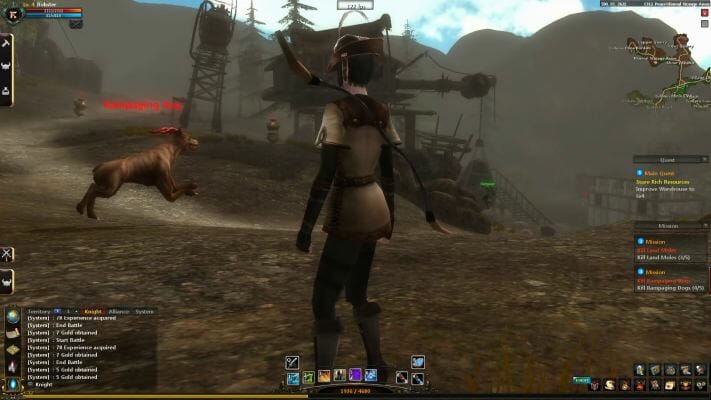Select the Kill Rampaging Dogs mission
Image resolution: width=711 pixels, height=400 pixels.
(670, 282)
